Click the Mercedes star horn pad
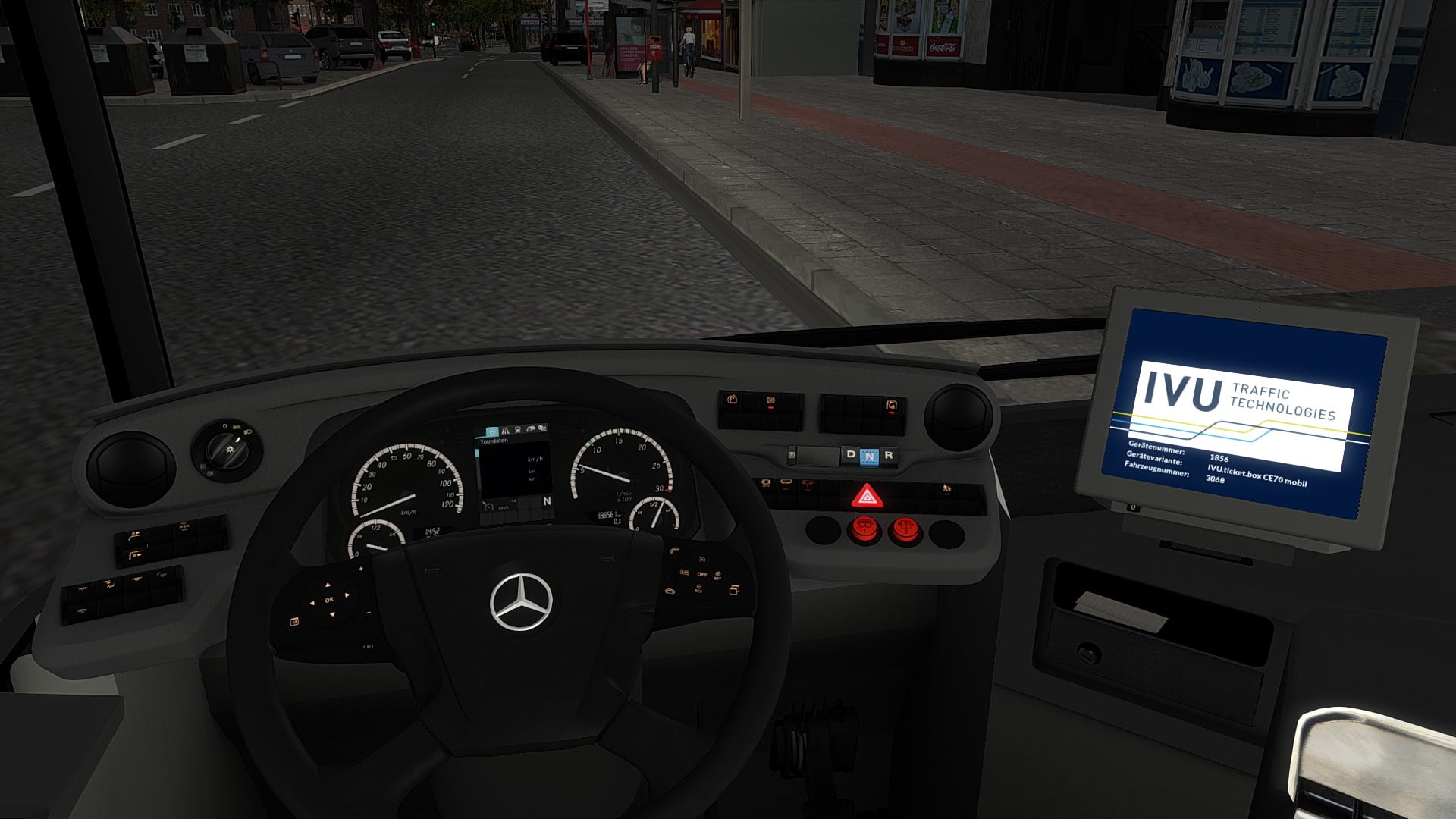1456x819 pixels. (x=521, y=603)
